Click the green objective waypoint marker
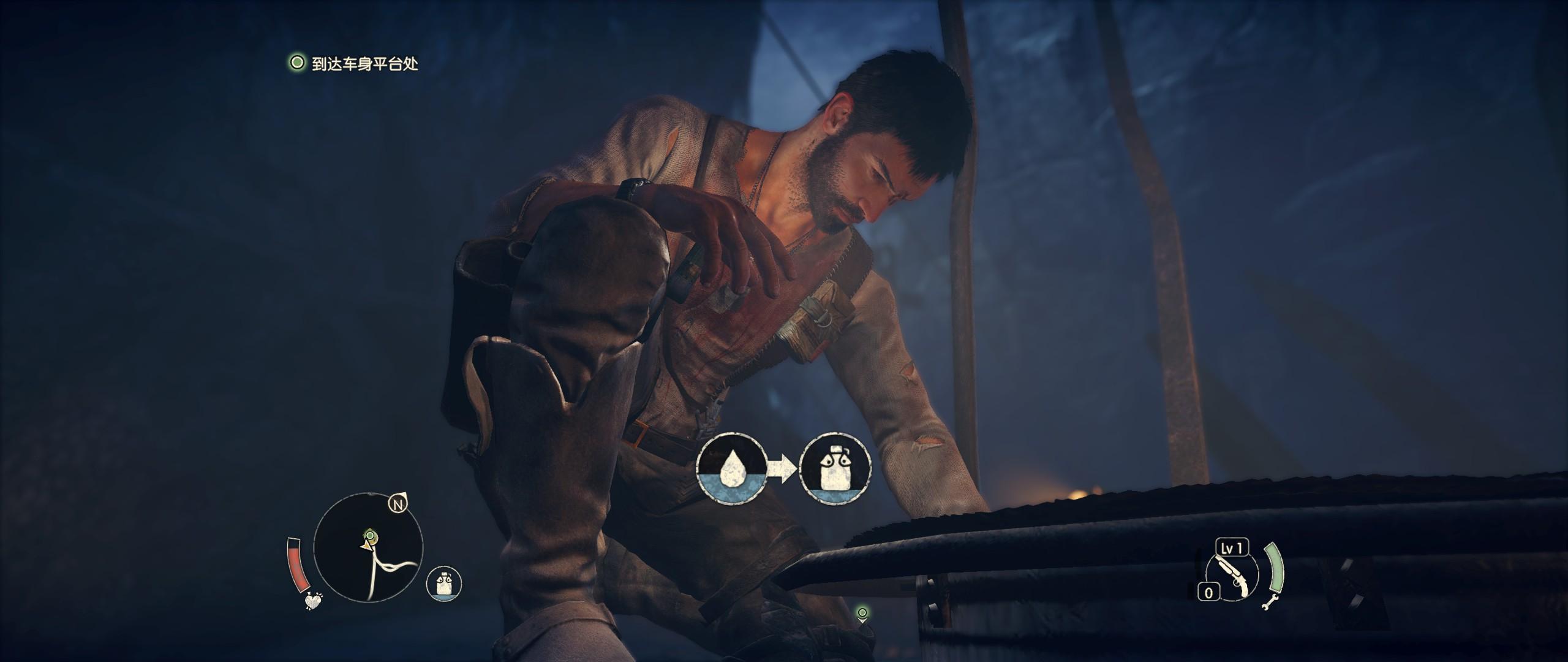The width and height of the screenshot is (1568, 662). point(862,614)
